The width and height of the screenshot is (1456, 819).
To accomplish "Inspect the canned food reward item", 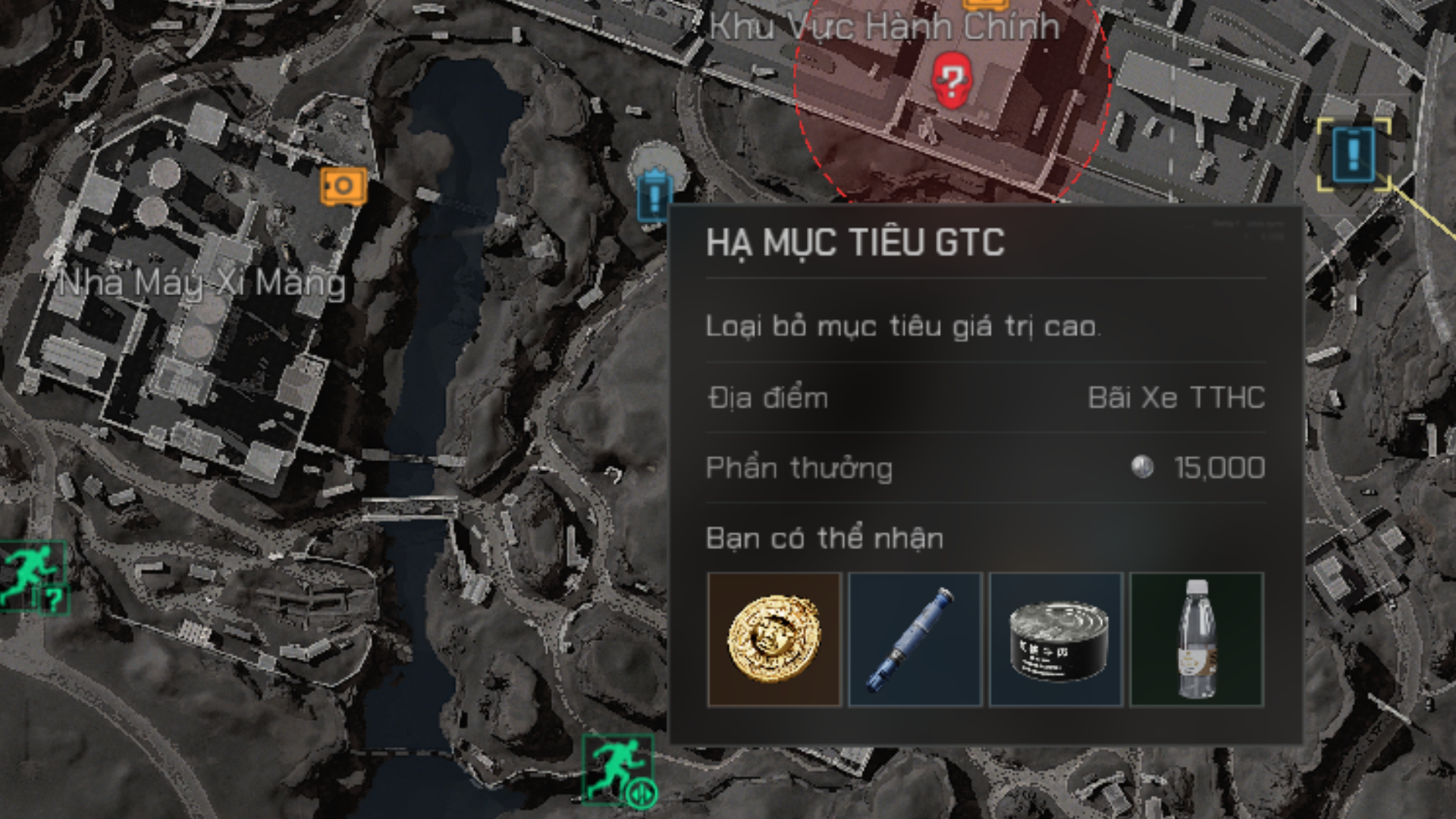I will pos(1056,639).
